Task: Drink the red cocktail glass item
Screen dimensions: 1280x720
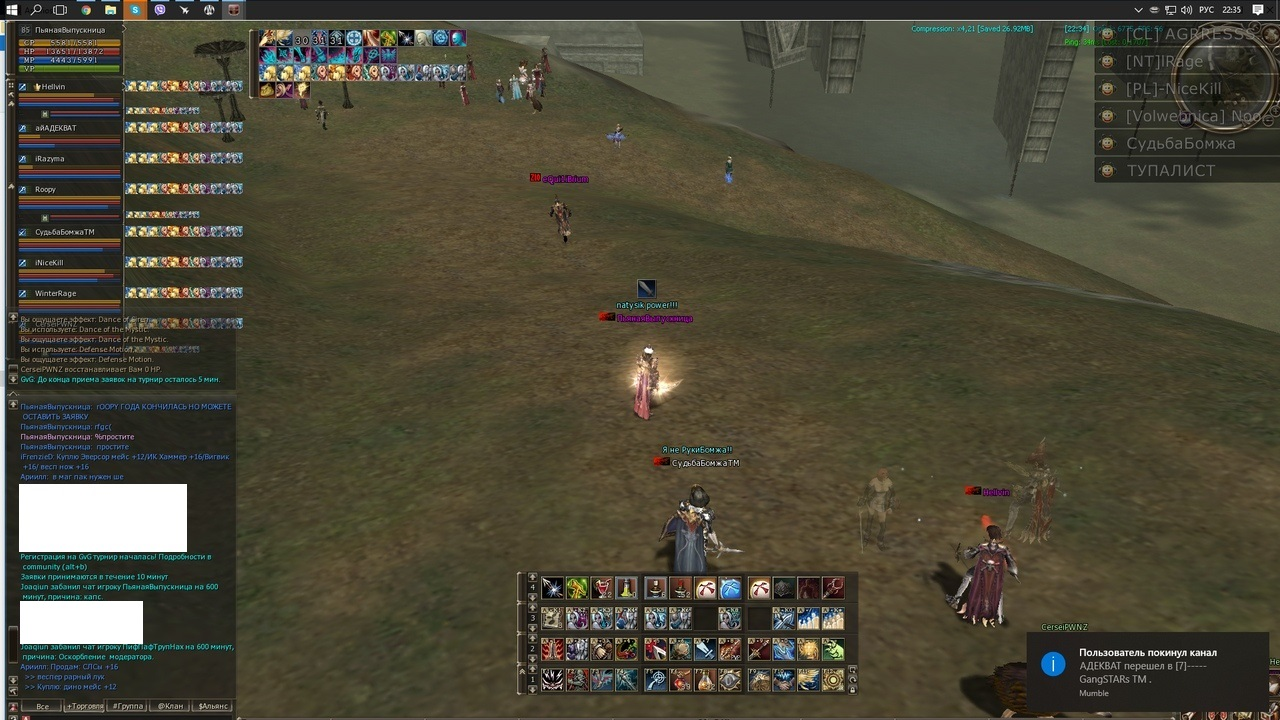Action: click(602, 588)
